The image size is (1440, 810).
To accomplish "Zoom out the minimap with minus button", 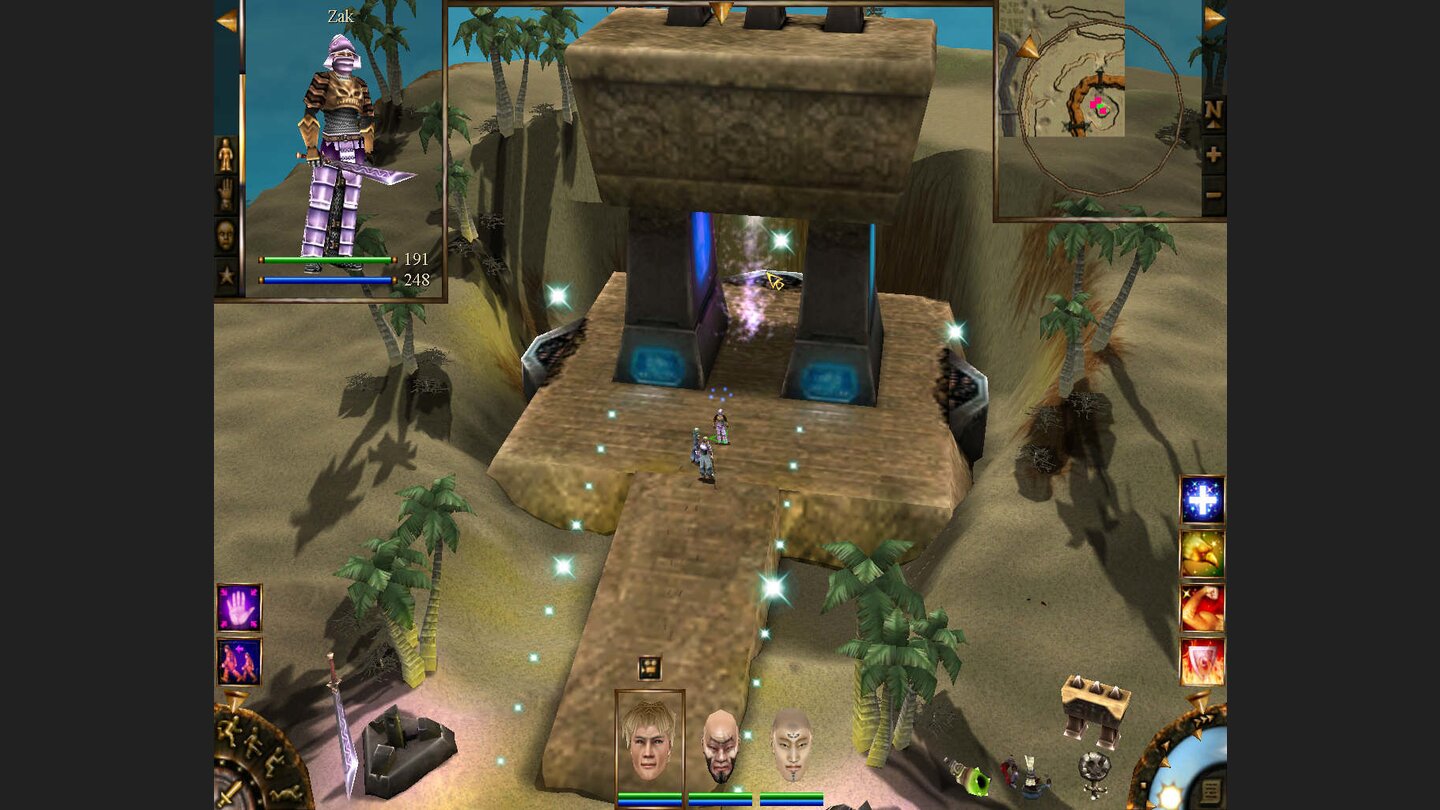I will (1212, 193).
